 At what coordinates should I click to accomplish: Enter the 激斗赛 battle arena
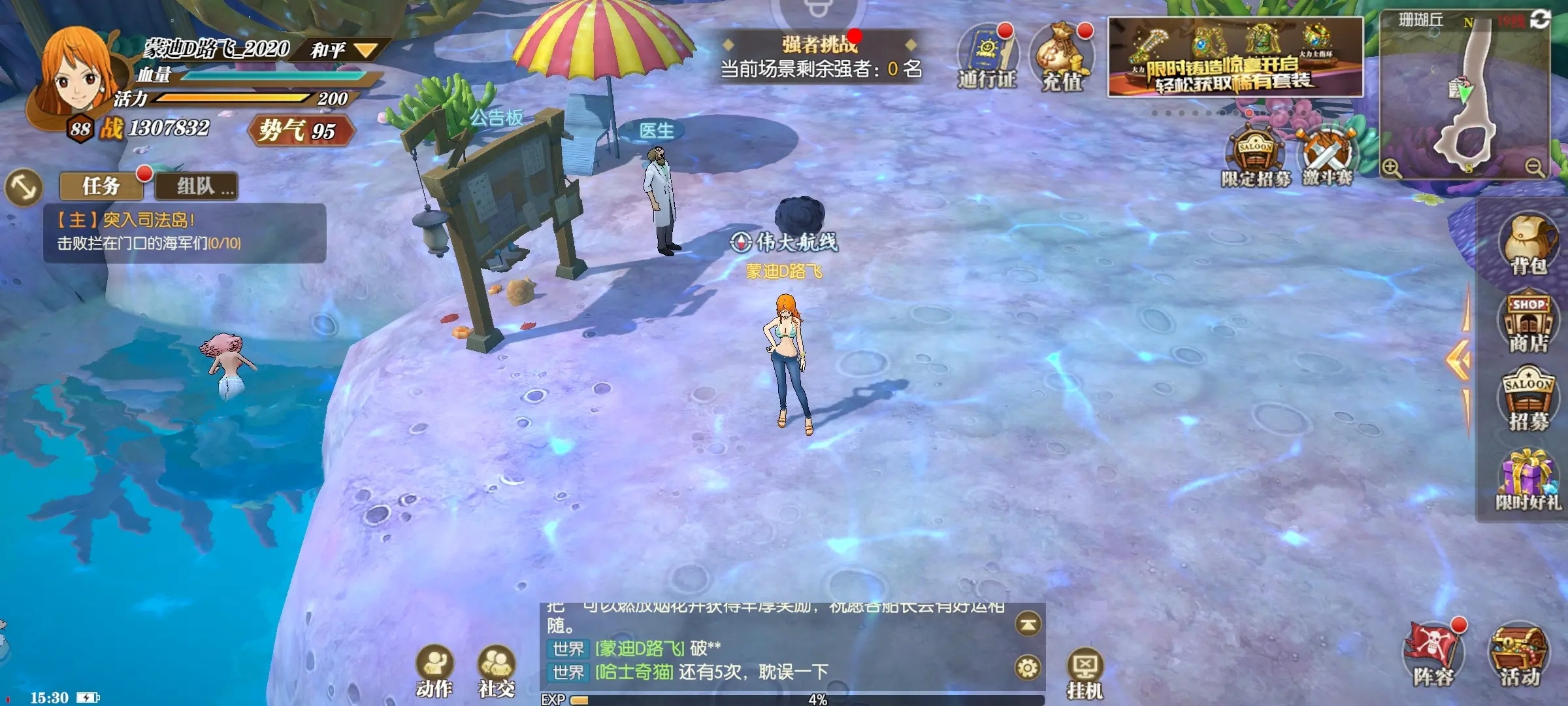coord(1328,157)
